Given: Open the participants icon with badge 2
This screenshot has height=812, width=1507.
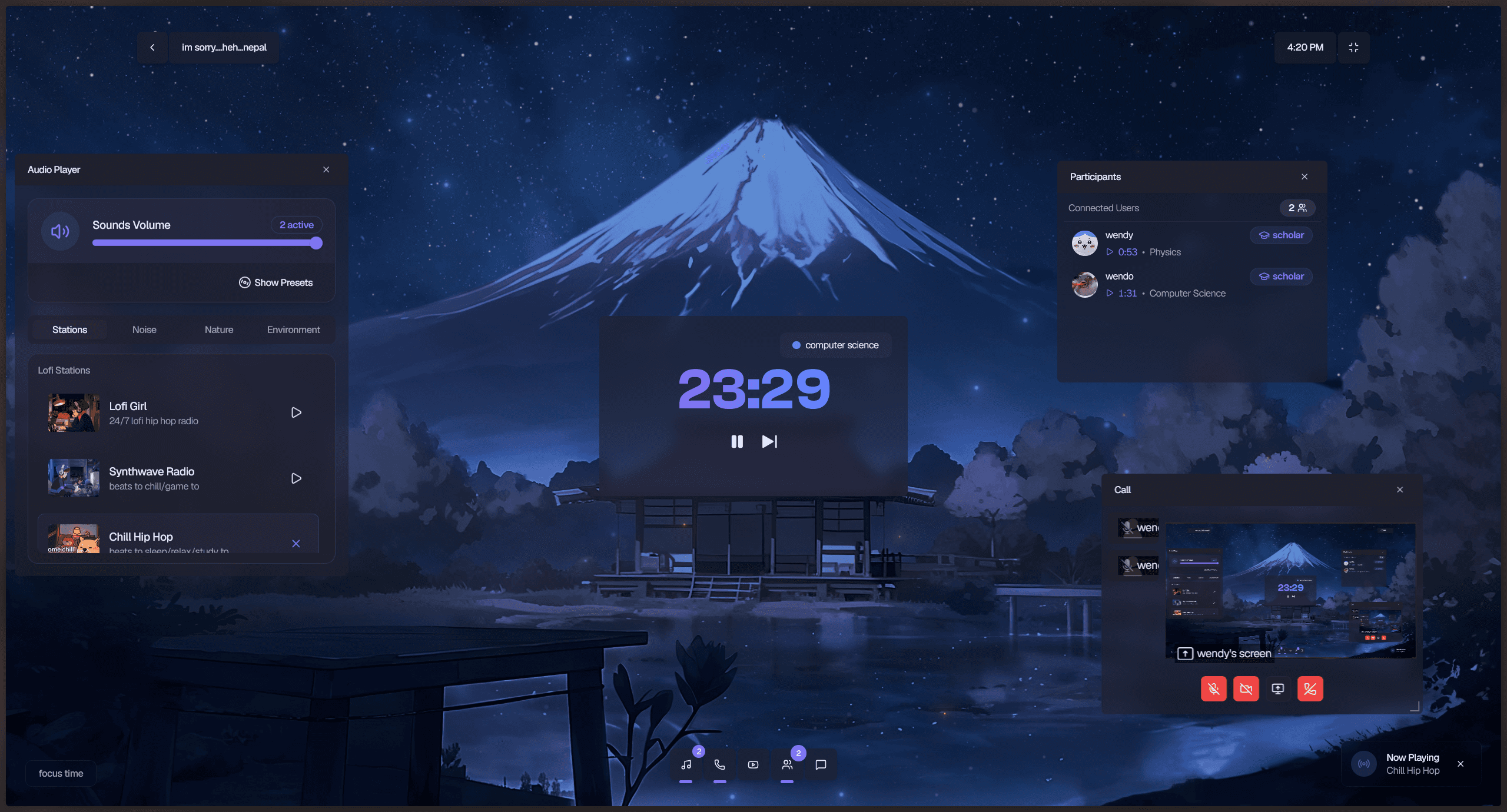Looking at the screenshot, I should coord(788,765).
